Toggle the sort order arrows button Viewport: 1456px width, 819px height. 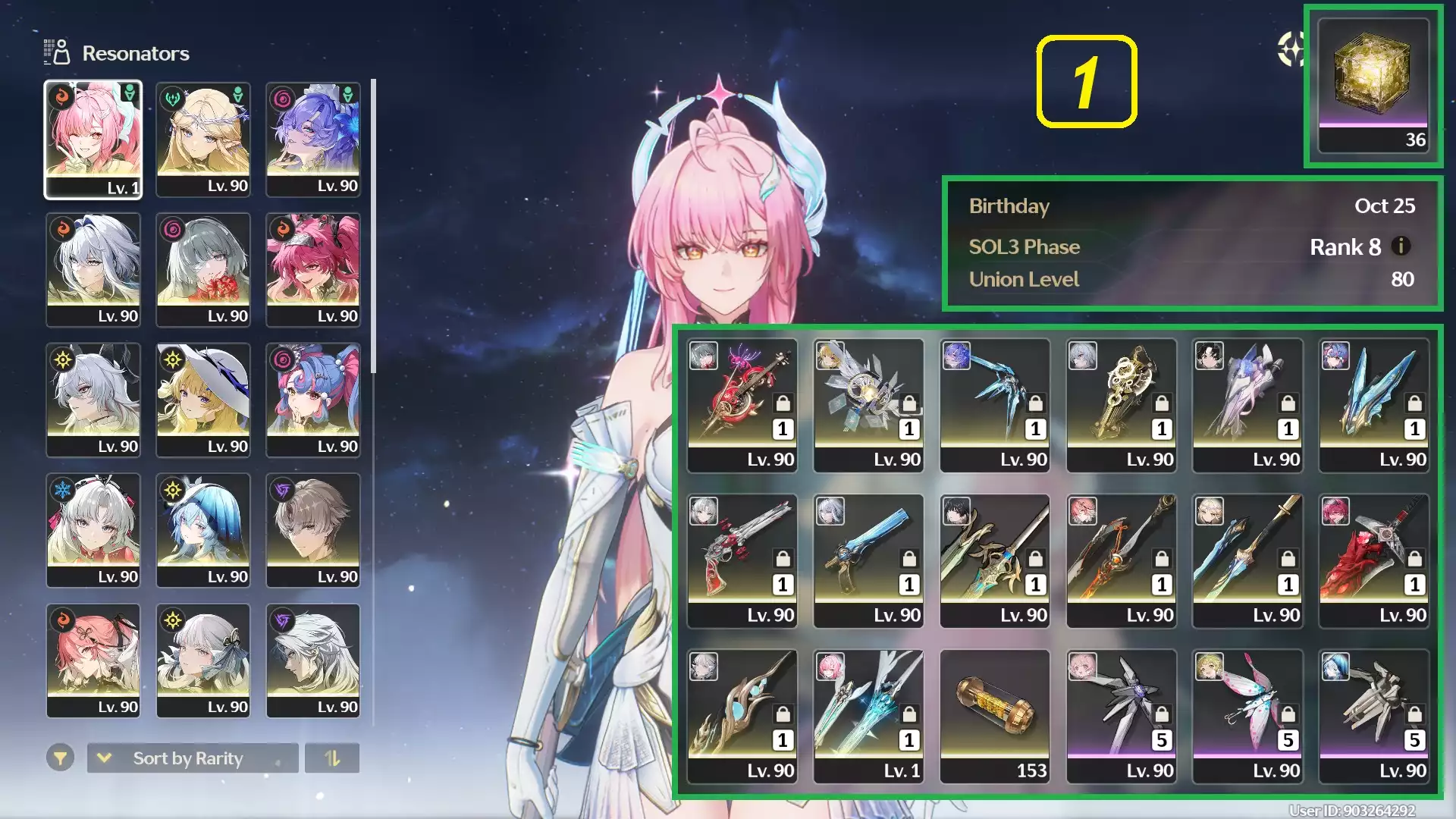coord(332,758)
